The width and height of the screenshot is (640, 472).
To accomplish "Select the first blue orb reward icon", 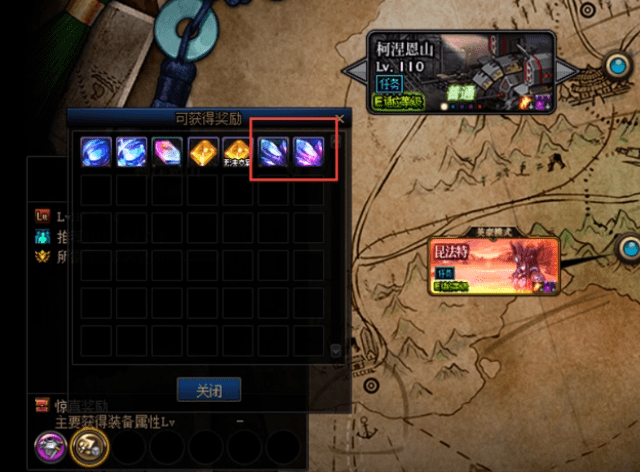I will [x=97, y=150].
